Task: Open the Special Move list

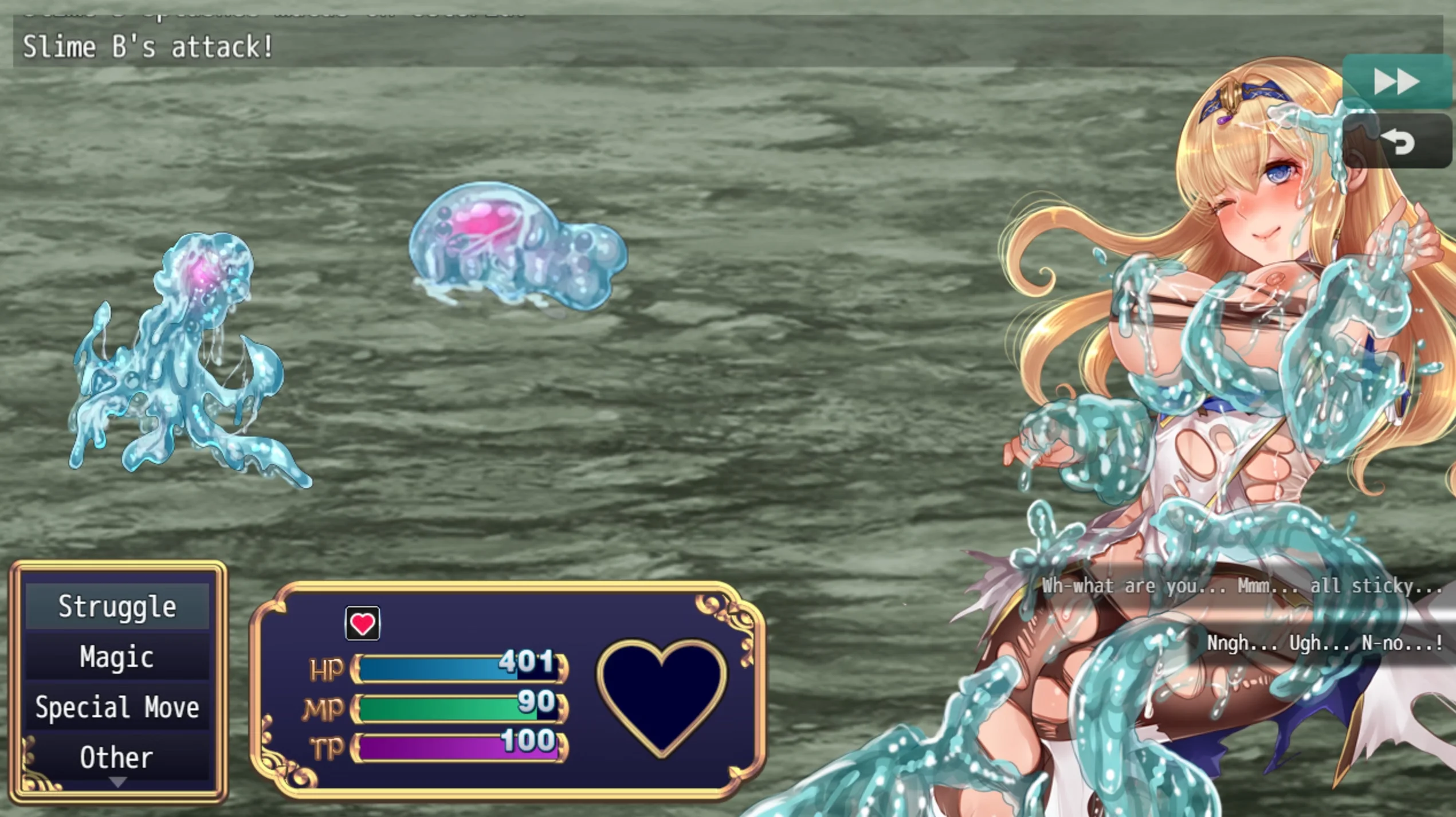Action: [x=117, y=707]
